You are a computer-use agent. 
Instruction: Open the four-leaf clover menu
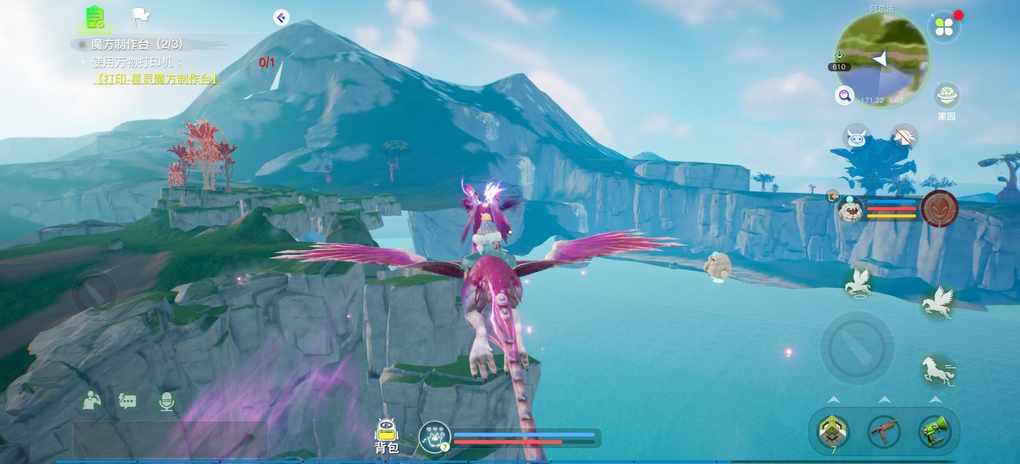[943, 27]
